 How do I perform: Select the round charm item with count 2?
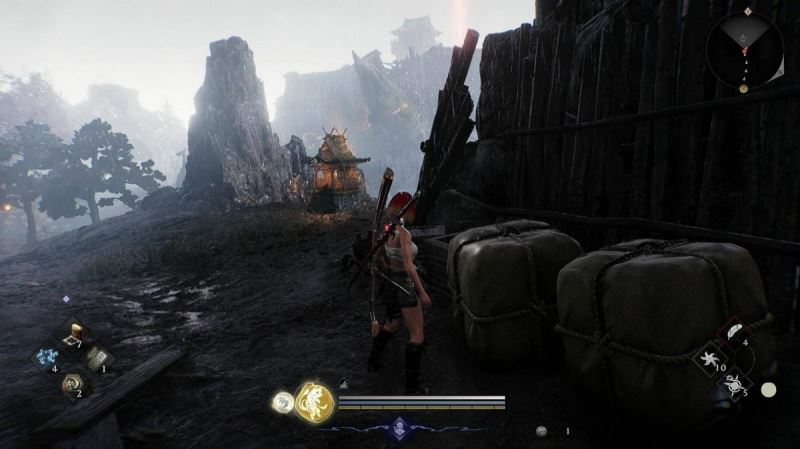72,382
